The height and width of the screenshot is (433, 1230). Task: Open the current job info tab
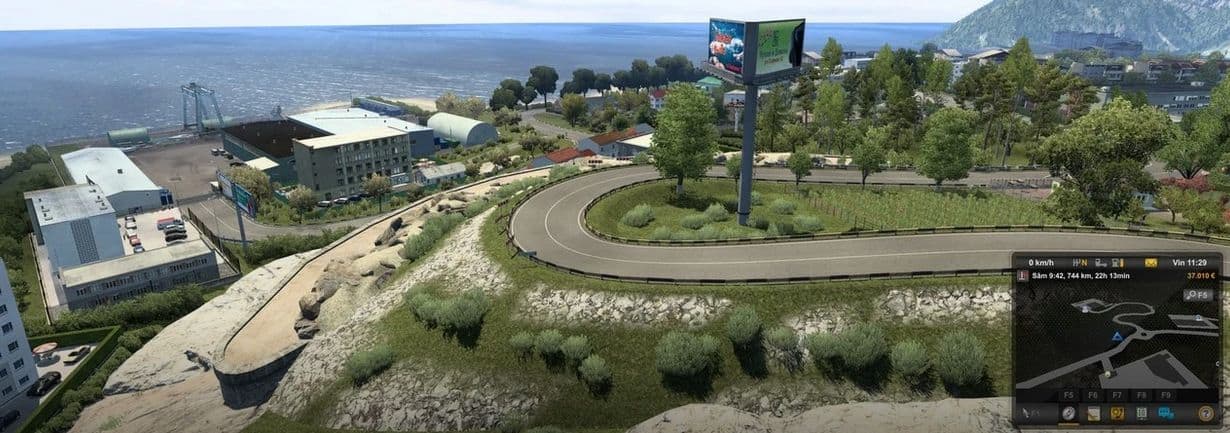(1093, 412)
